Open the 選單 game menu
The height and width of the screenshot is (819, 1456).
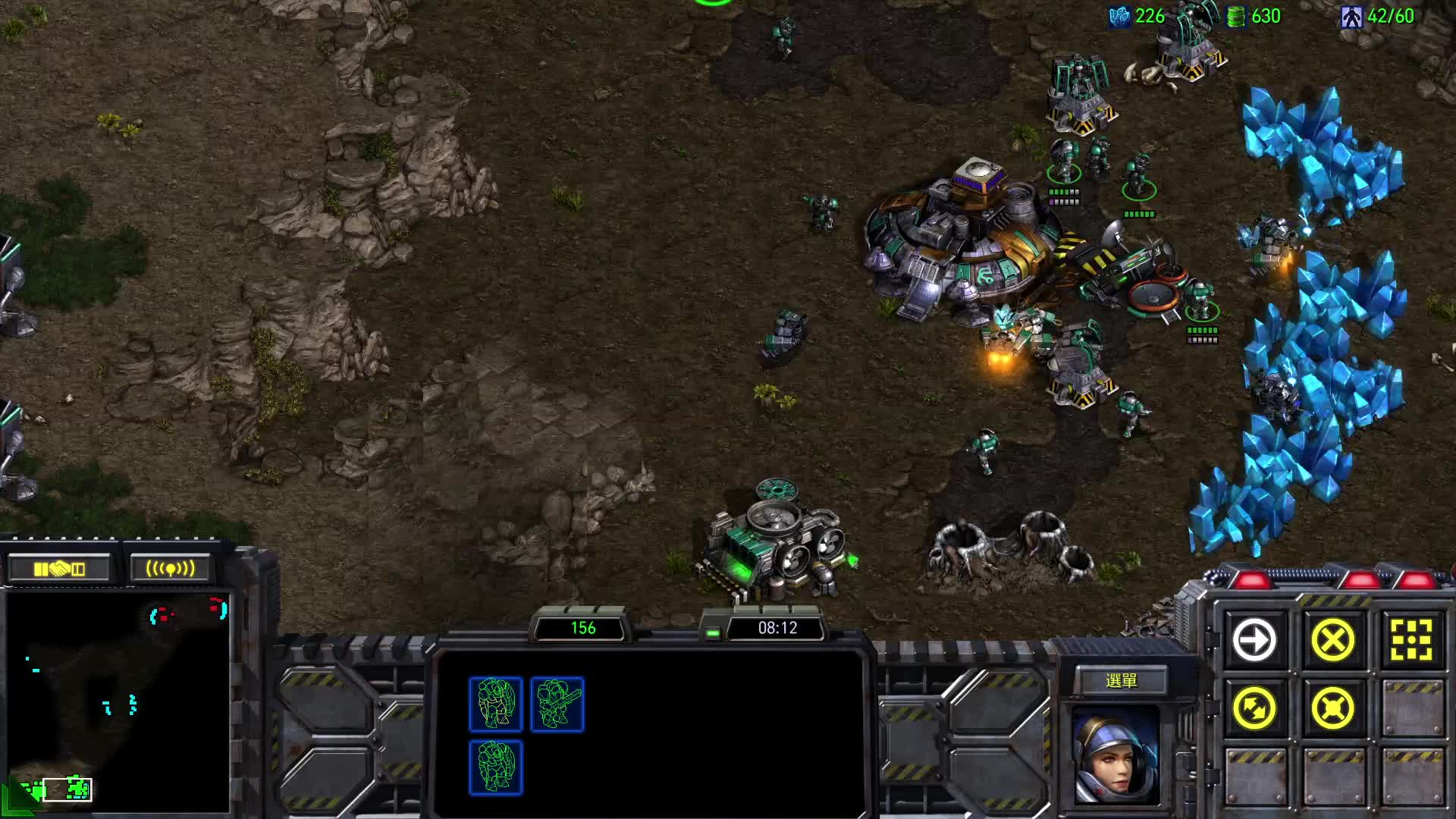pyautogui.click(x=1121, y=681)
